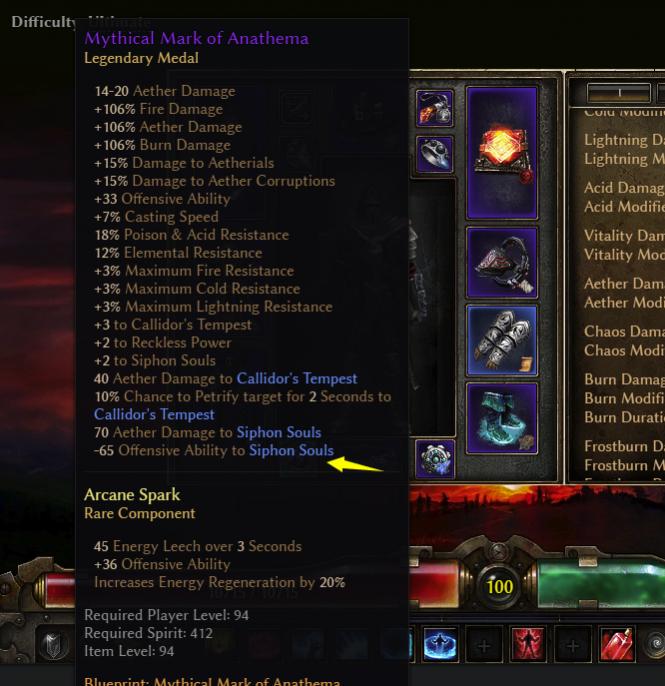
Task: Select the Mark of Anathema medal slot
Action: [x=435, y=459]
